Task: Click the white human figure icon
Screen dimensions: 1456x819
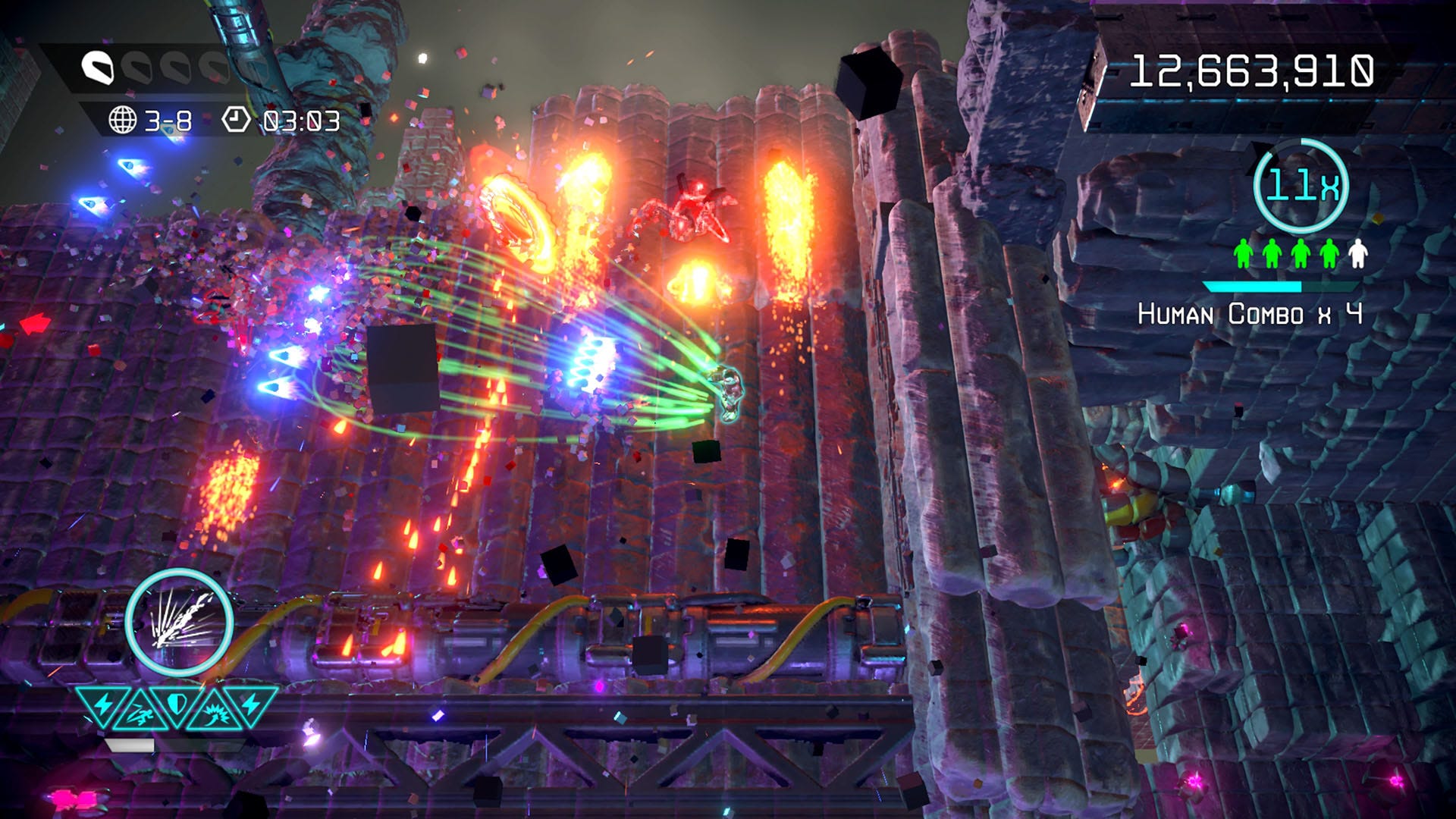Action: (1357, 254)
